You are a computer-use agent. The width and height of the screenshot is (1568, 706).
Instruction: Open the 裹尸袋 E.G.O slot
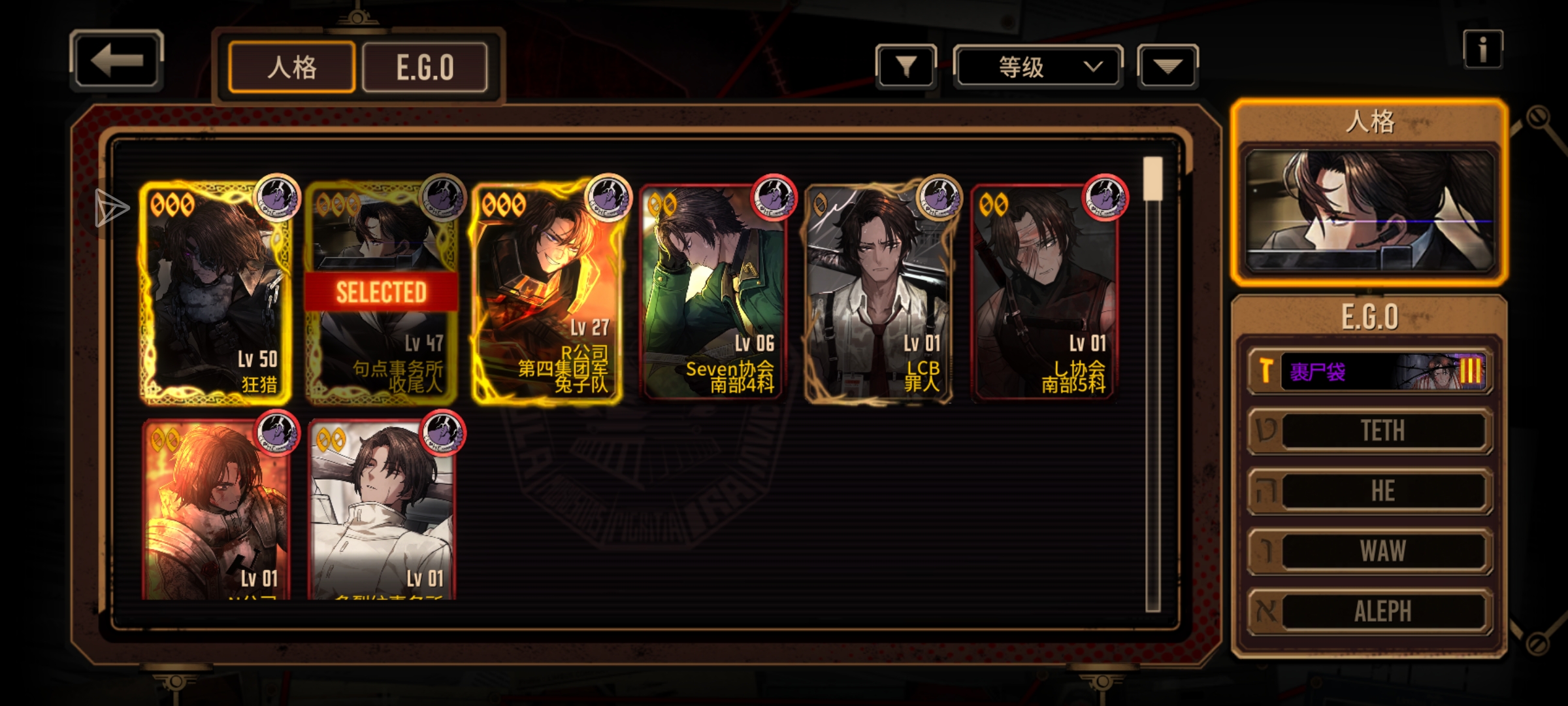tap(1370, 371)
